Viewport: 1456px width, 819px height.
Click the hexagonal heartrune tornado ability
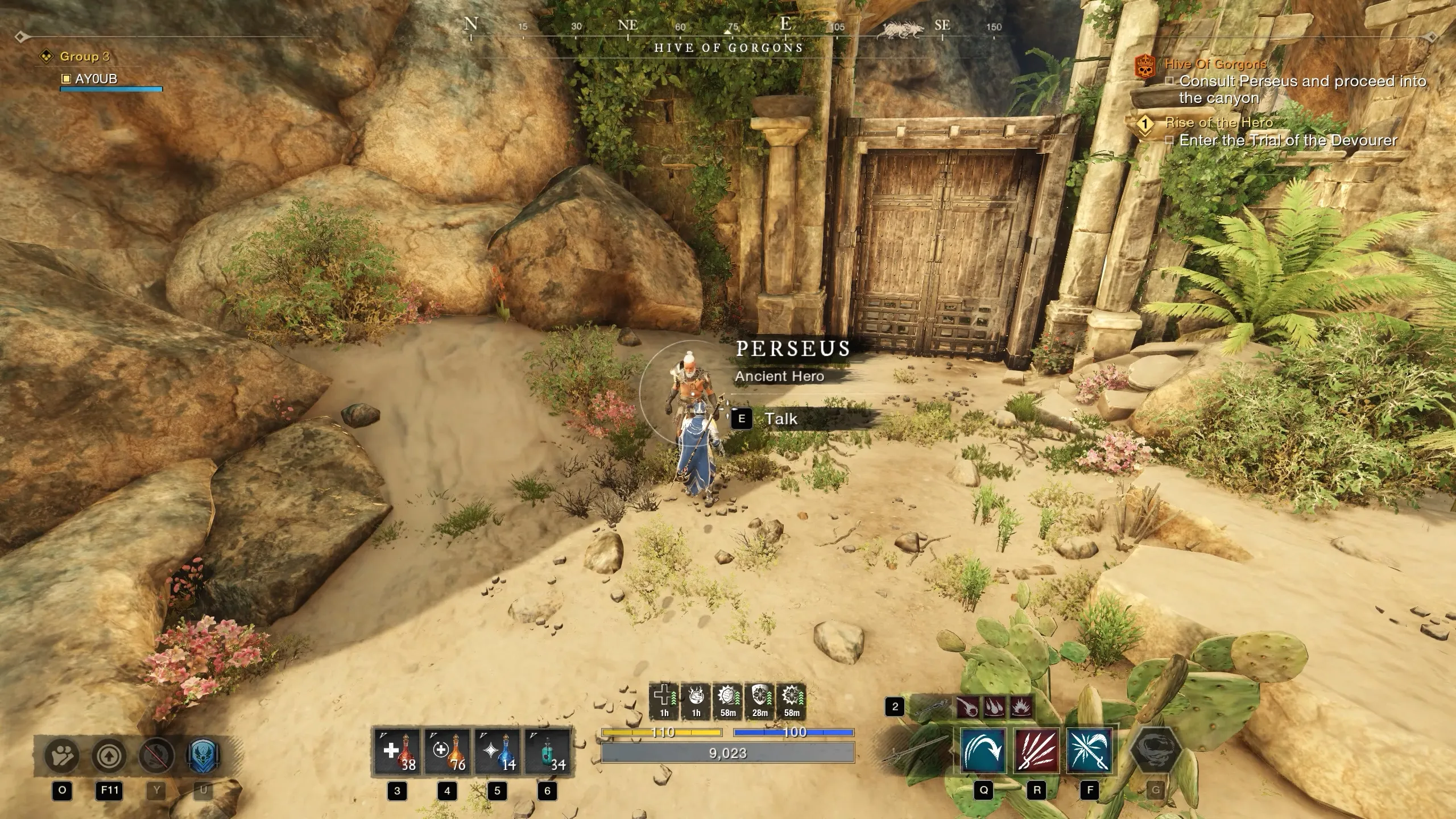pyautogui.click(x=1155, y=751)
